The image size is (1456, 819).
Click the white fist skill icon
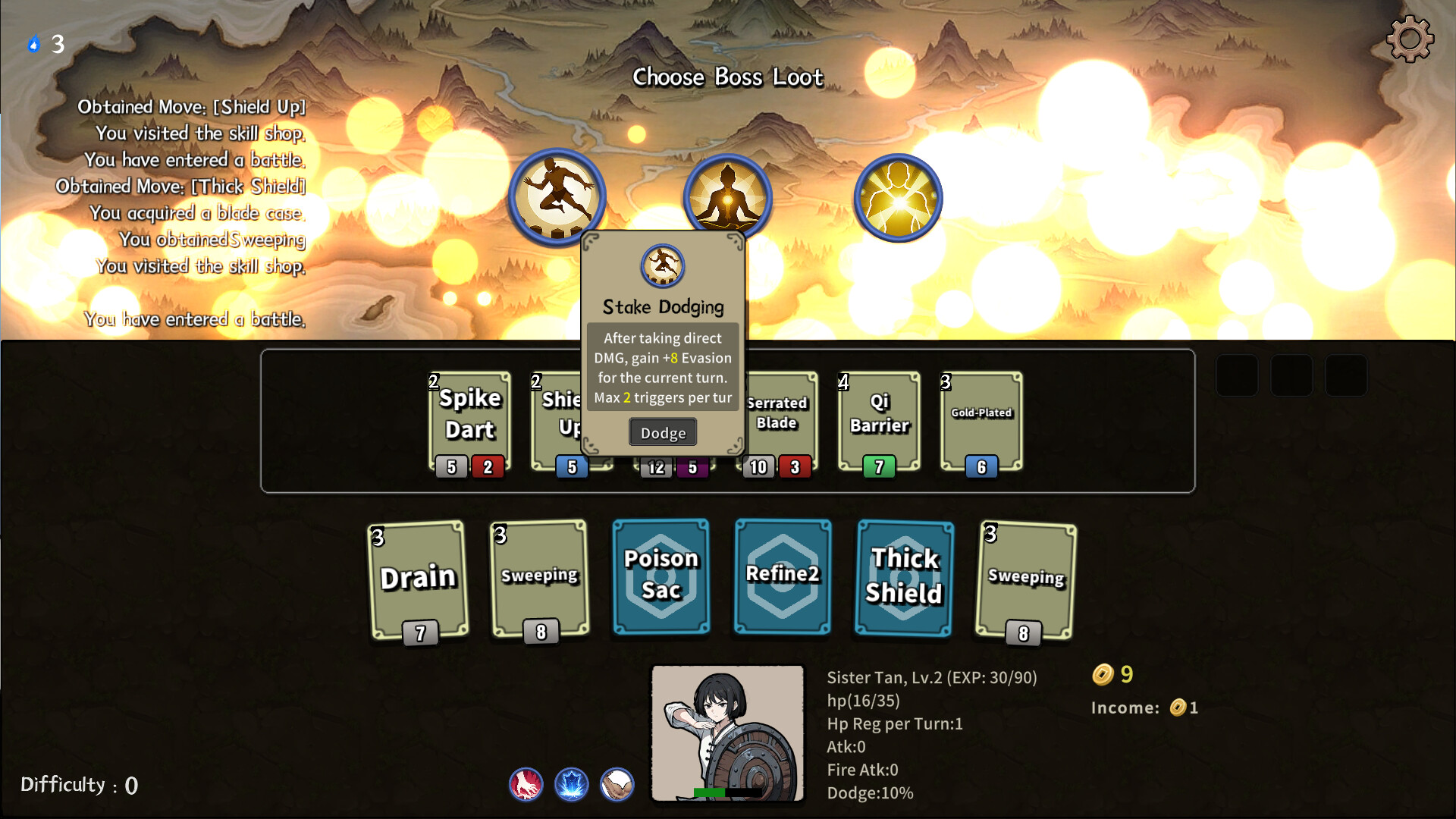coord(617,784)
